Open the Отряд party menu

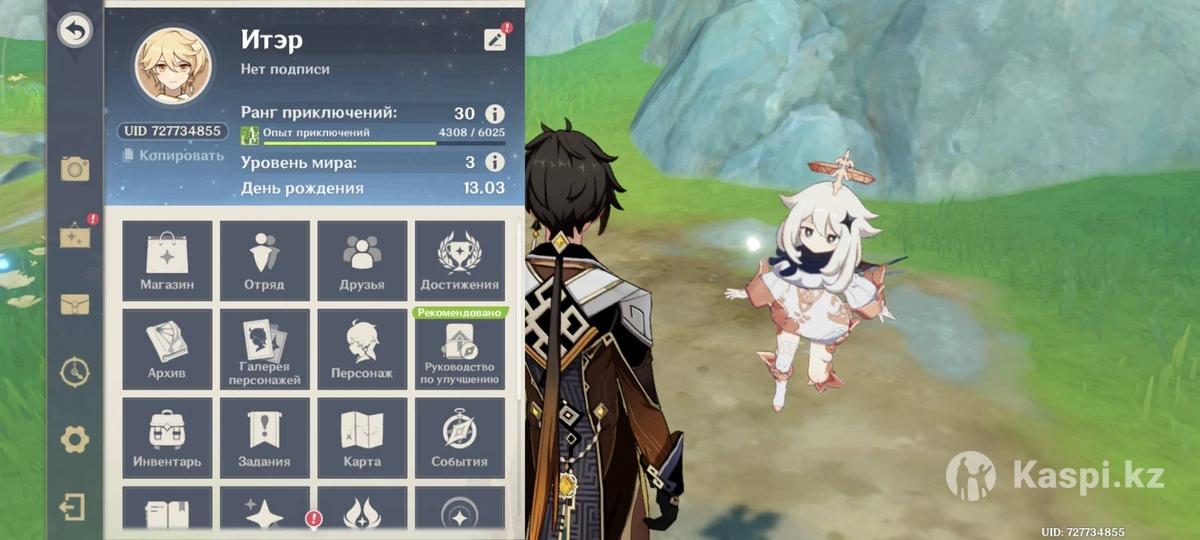(x=264, y=260)
